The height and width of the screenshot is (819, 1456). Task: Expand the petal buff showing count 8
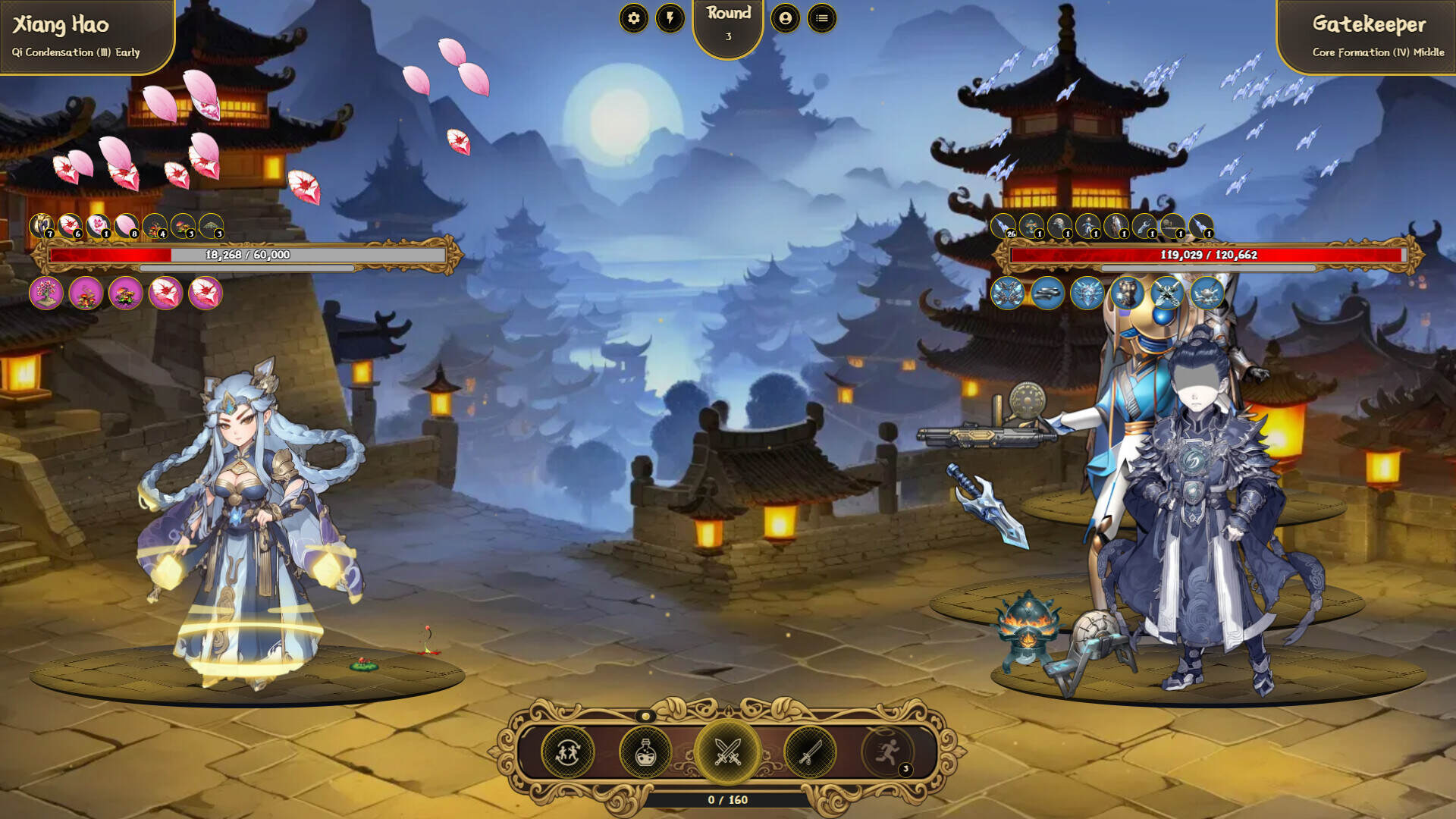127,225
